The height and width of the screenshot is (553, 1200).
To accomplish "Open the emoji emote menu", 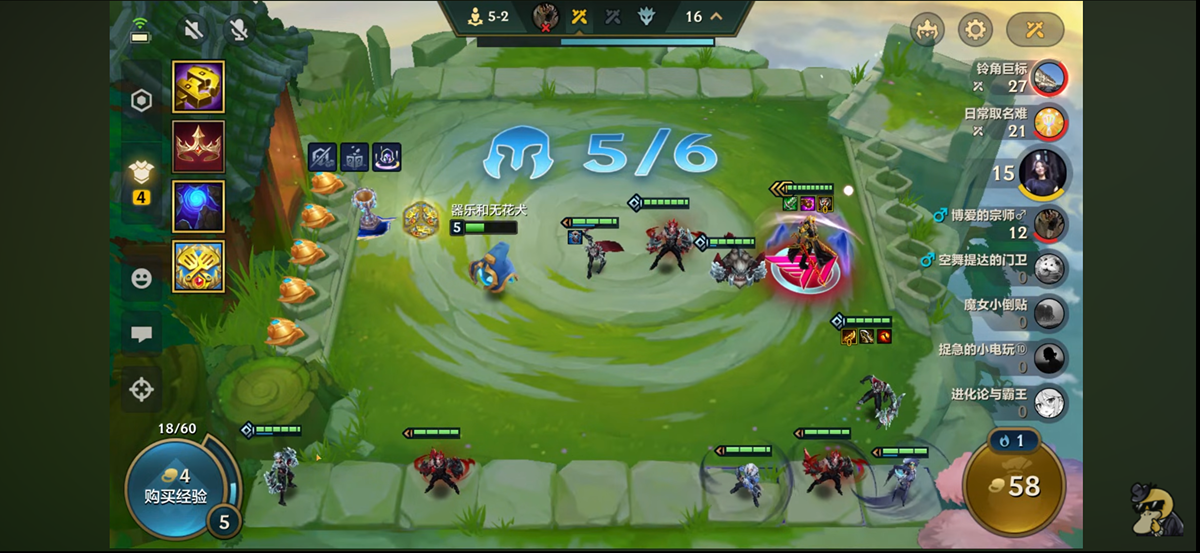I will click(x=141, y=279).
